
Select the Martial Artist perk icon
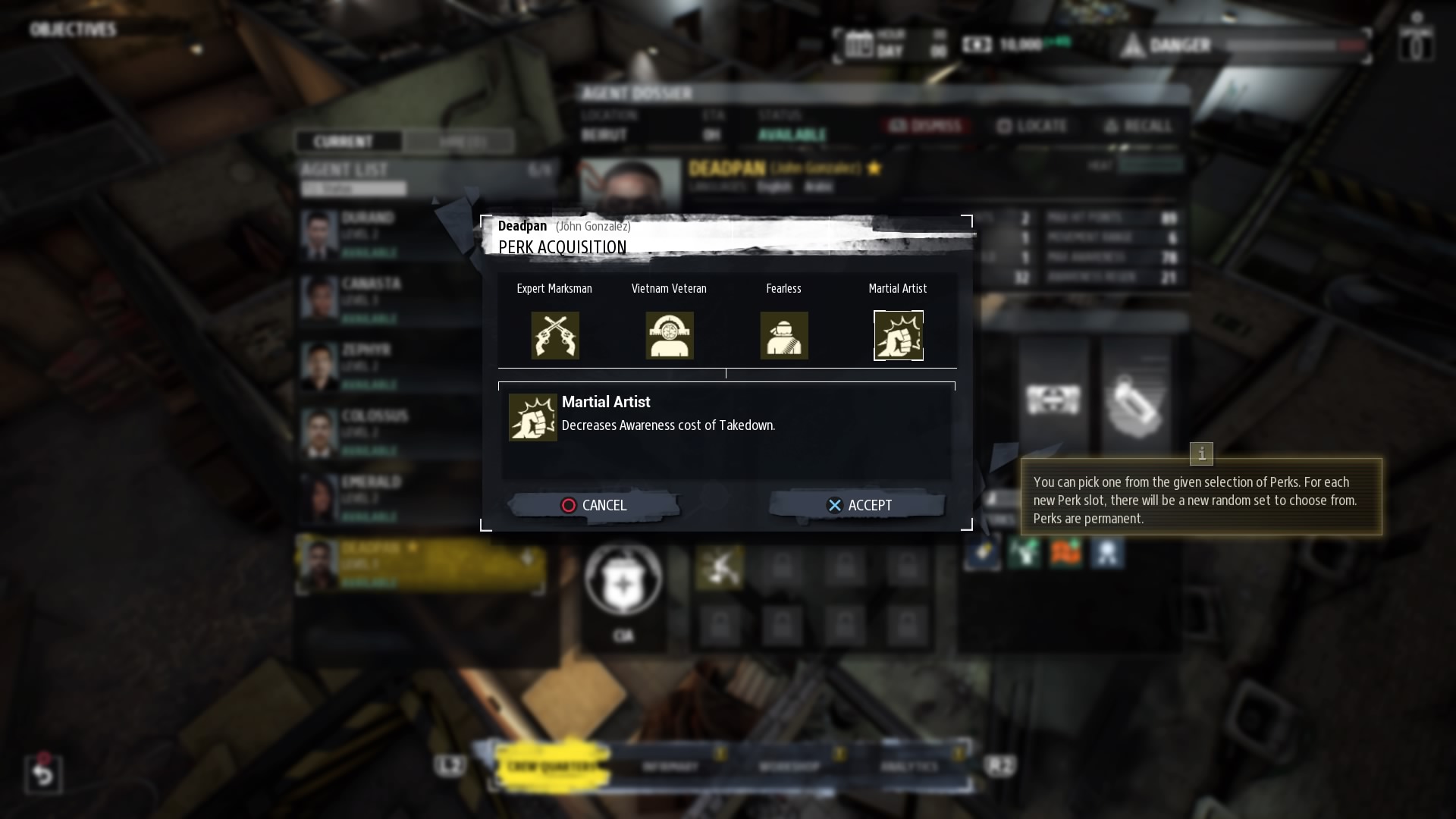[899, 335]
